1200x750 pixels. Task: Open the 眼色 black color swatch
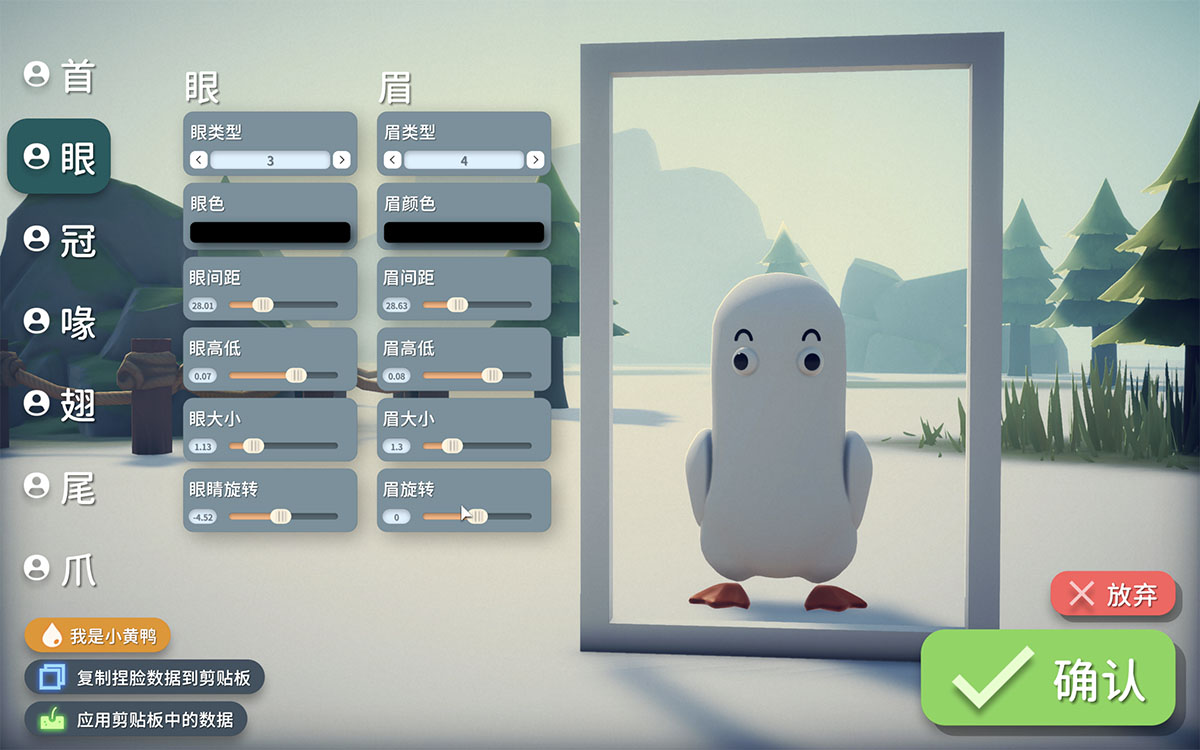click(270, 232)
